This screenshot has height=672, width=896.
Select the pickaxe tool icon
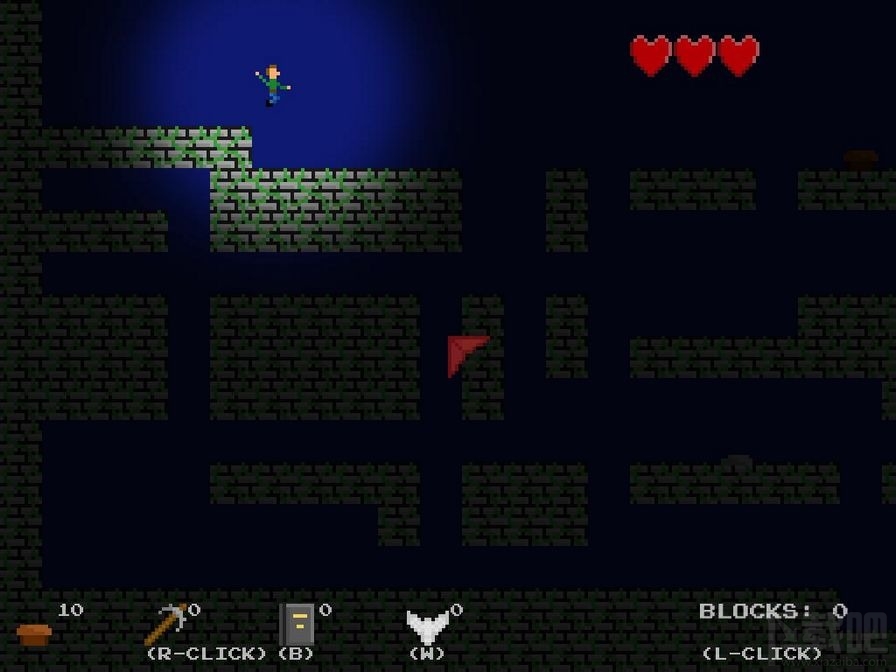tap(165, 624)
